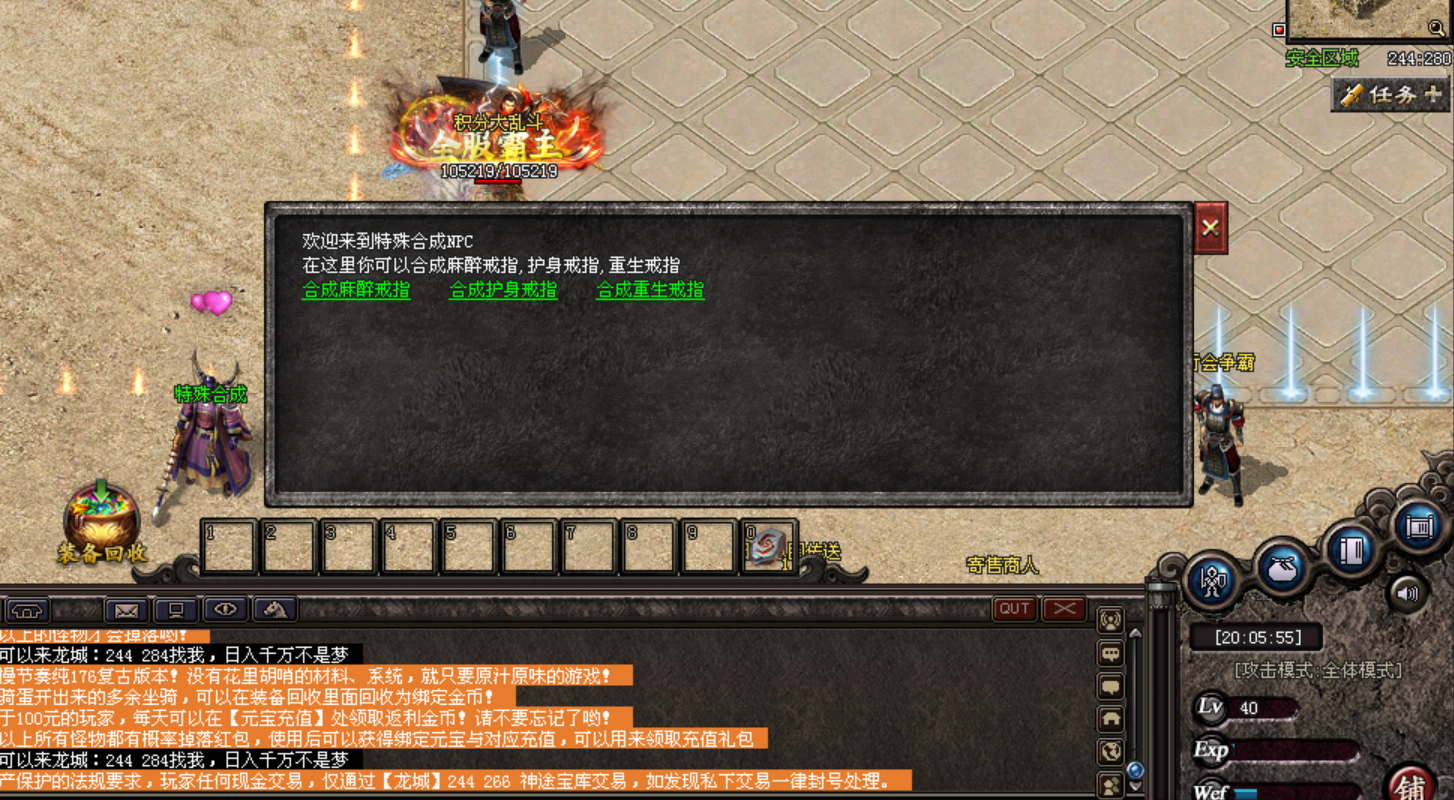Pick the 合成重生戒指 option
Viewport: 1454px width, 800px height.
(650, 290)
